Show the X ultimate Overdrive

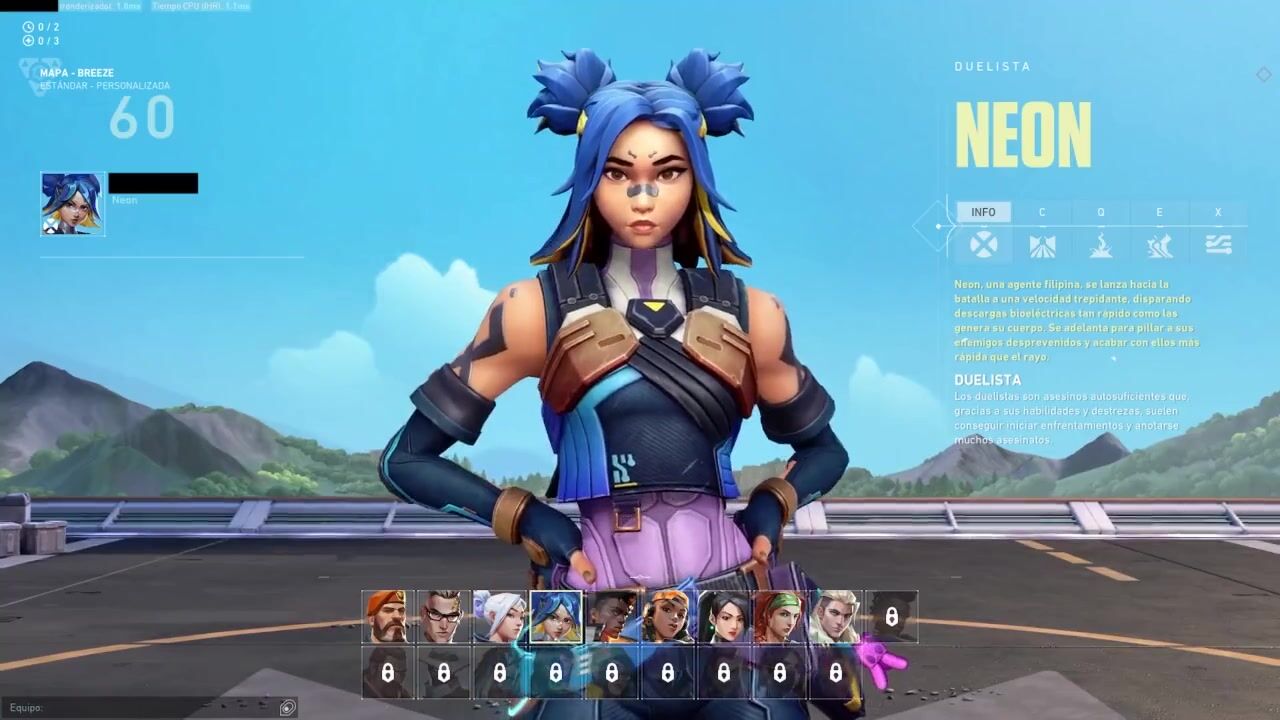click(x=1218, y=245)
